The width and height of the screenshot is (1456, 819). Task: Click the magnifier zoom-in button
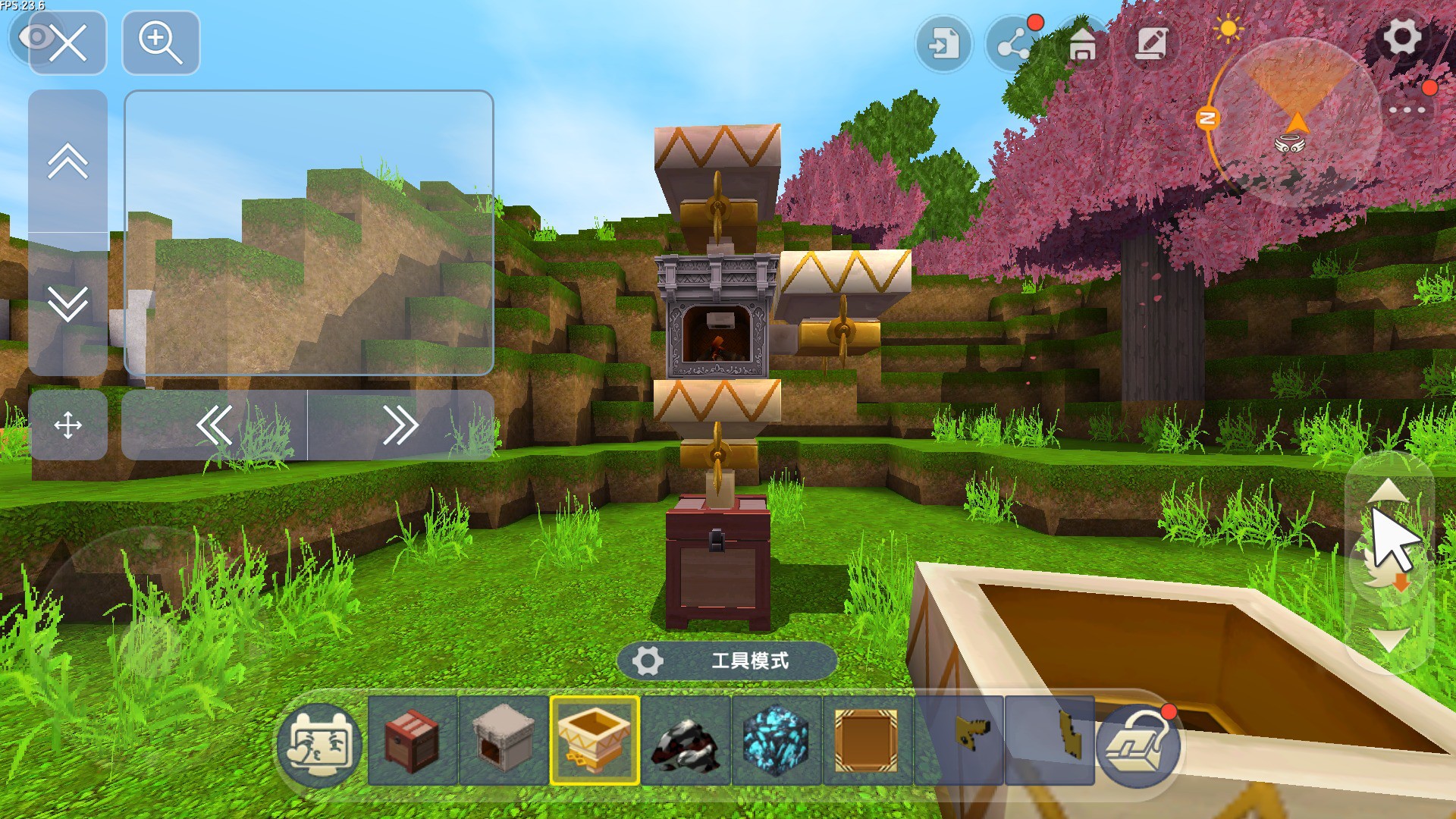pos(161,43)
